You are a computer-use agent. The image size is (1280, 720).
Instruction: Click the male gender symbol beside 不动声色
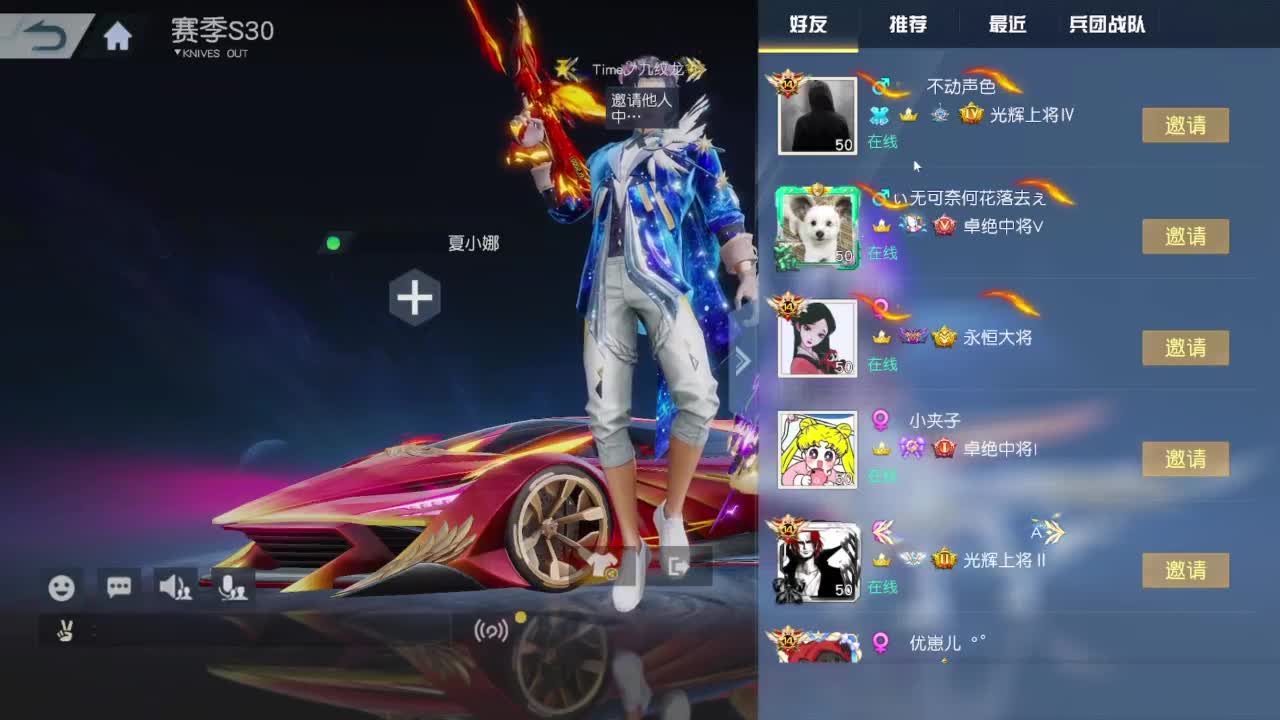[x=883, y=87]
